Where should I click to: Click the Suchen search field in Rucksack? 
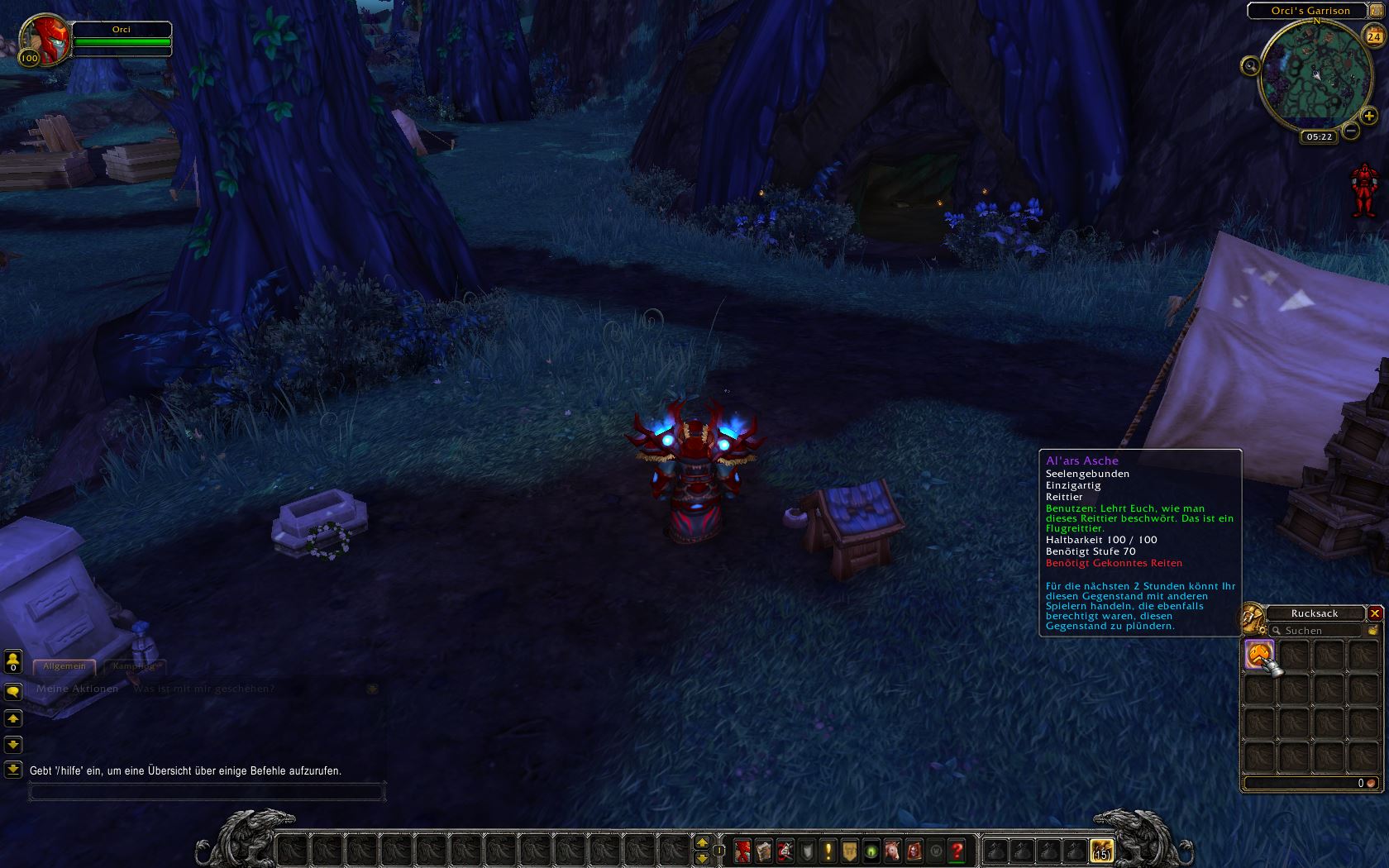(1318, 631)
